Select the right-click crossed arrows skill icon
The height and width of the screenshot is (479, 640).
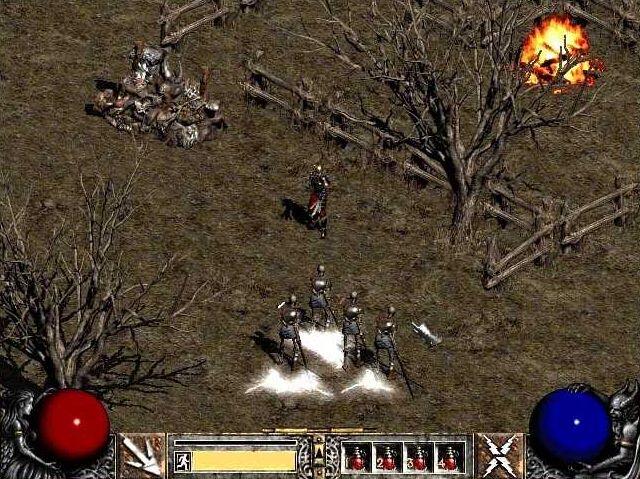(x=498, y=455)
